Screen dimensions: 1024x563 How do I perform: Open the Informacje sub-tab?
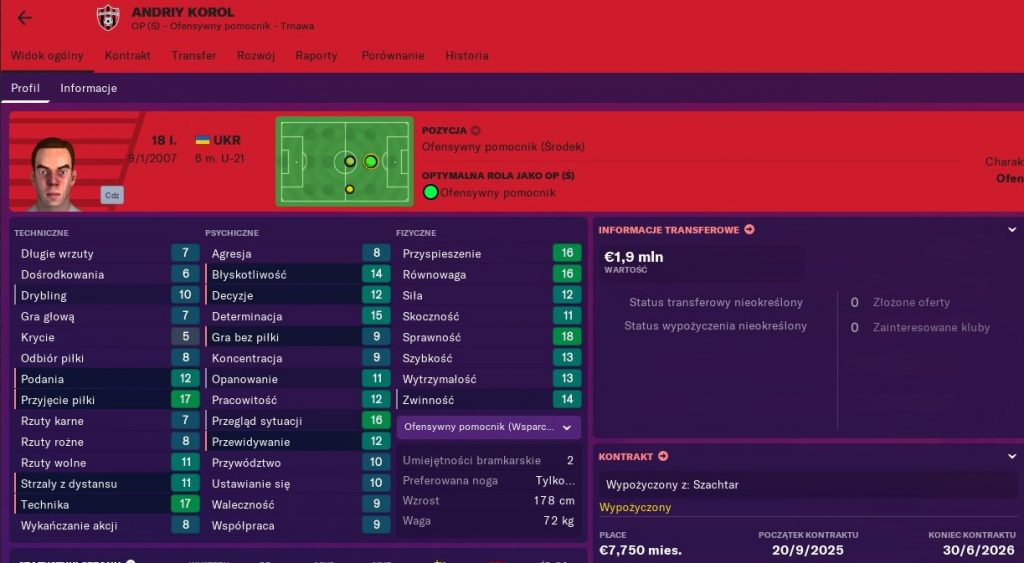coord(88,88)
